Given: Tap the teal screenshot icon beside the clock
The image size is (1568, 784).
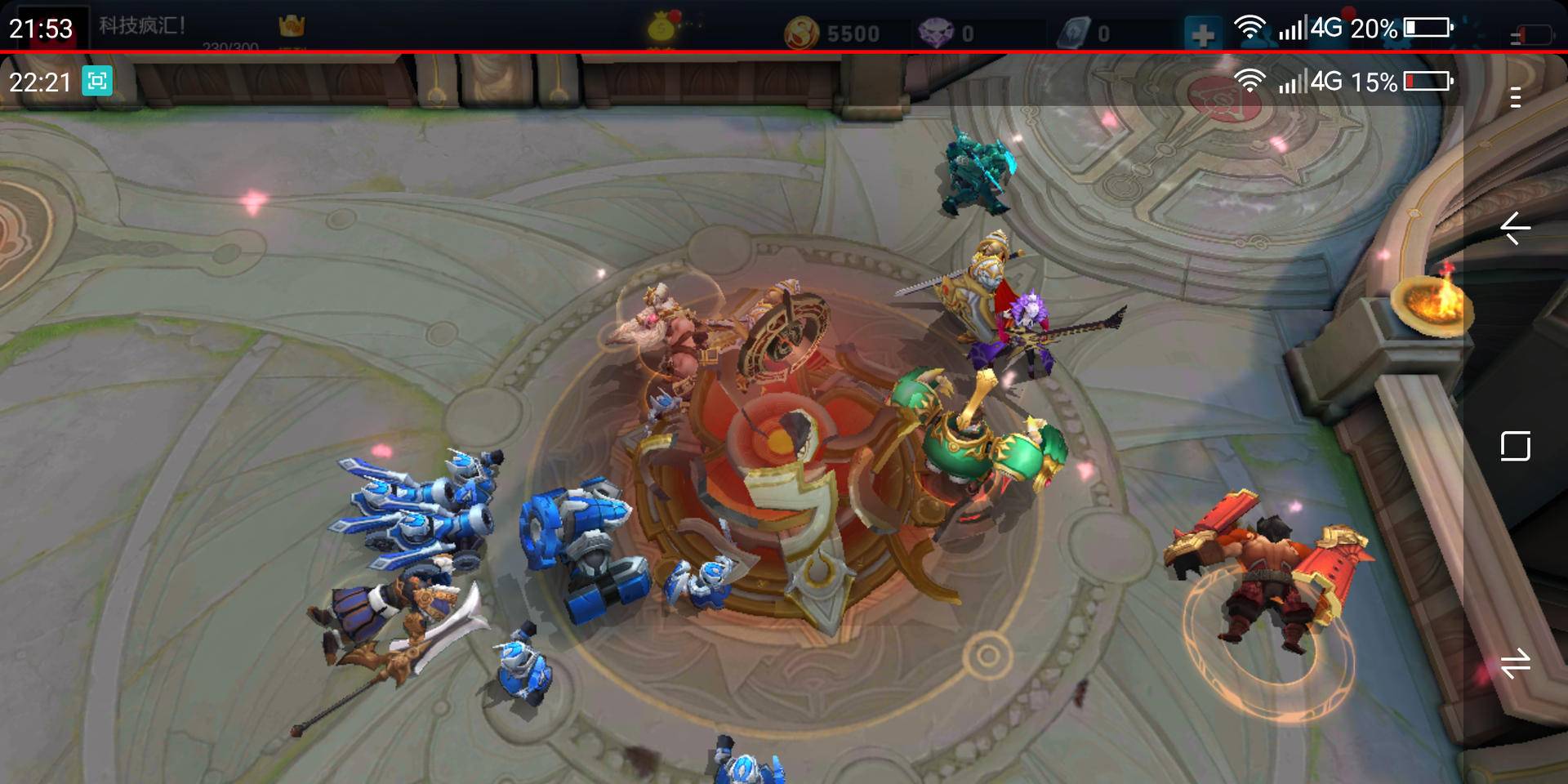Looking at the screenshot, I should pyautogui.click(x=97, y=81).
